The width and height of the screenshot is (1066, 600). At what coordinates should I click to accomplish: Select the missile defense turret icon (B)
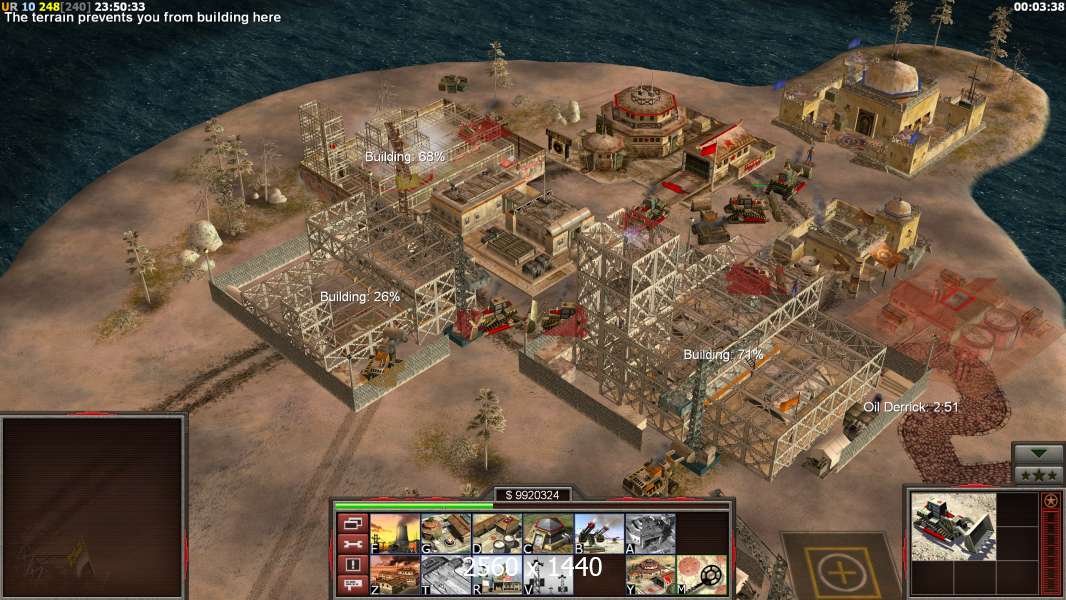point(599,534)
